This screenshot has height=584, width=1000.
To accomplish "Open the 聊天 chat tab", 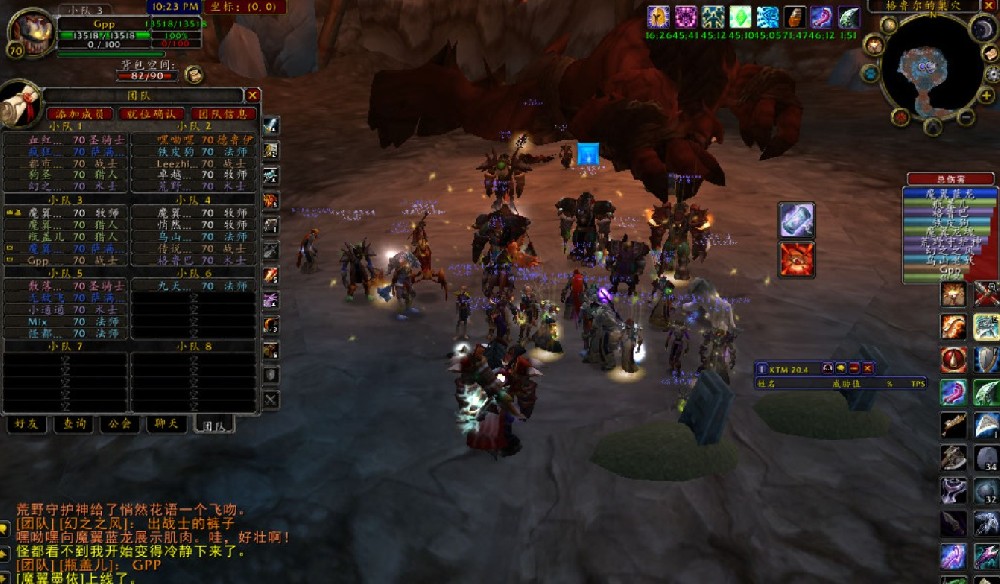I will click(x=168, y=424).
